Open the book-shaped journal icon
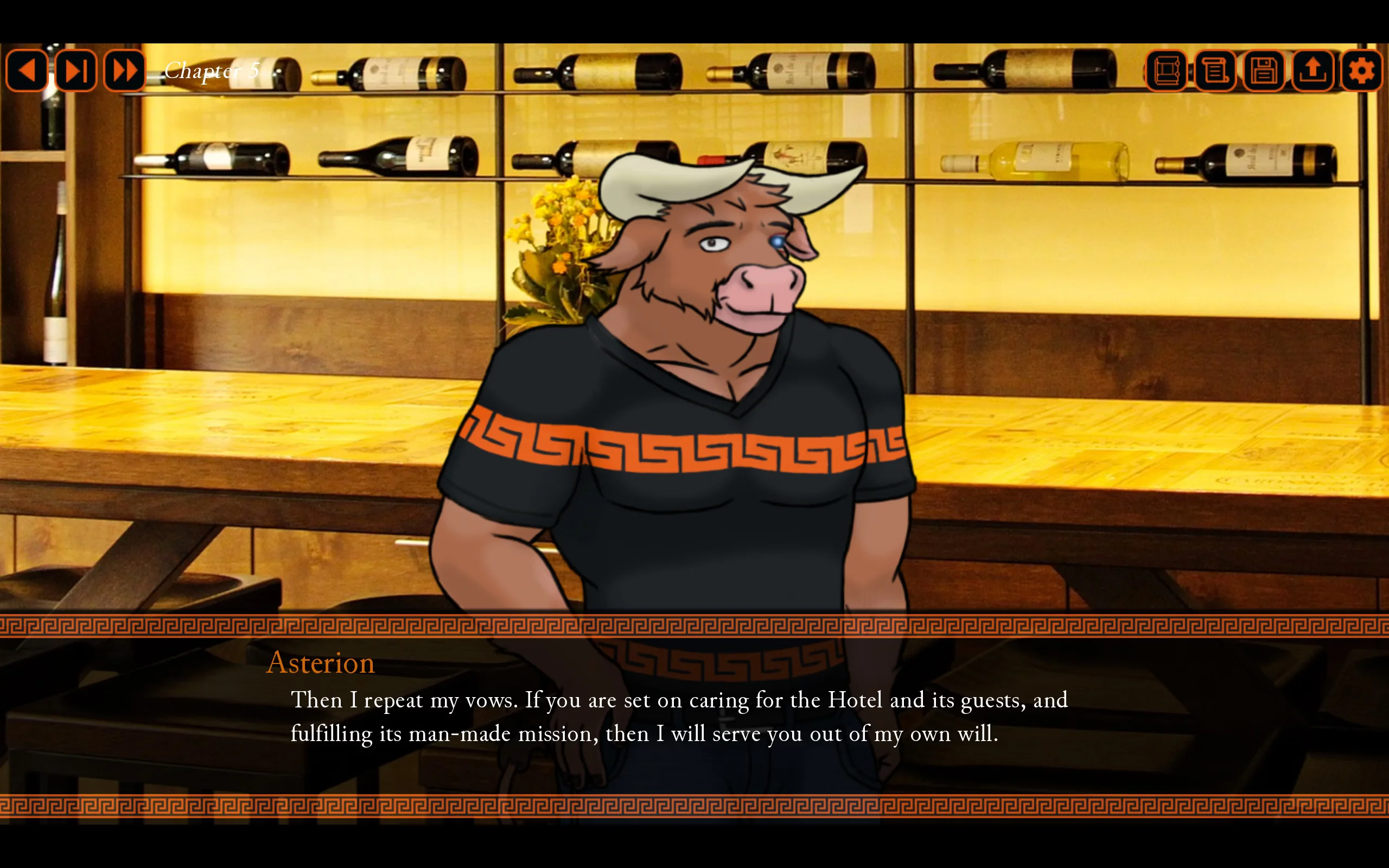This screenshot has height=868, width=1389. tap(1165, 71)
